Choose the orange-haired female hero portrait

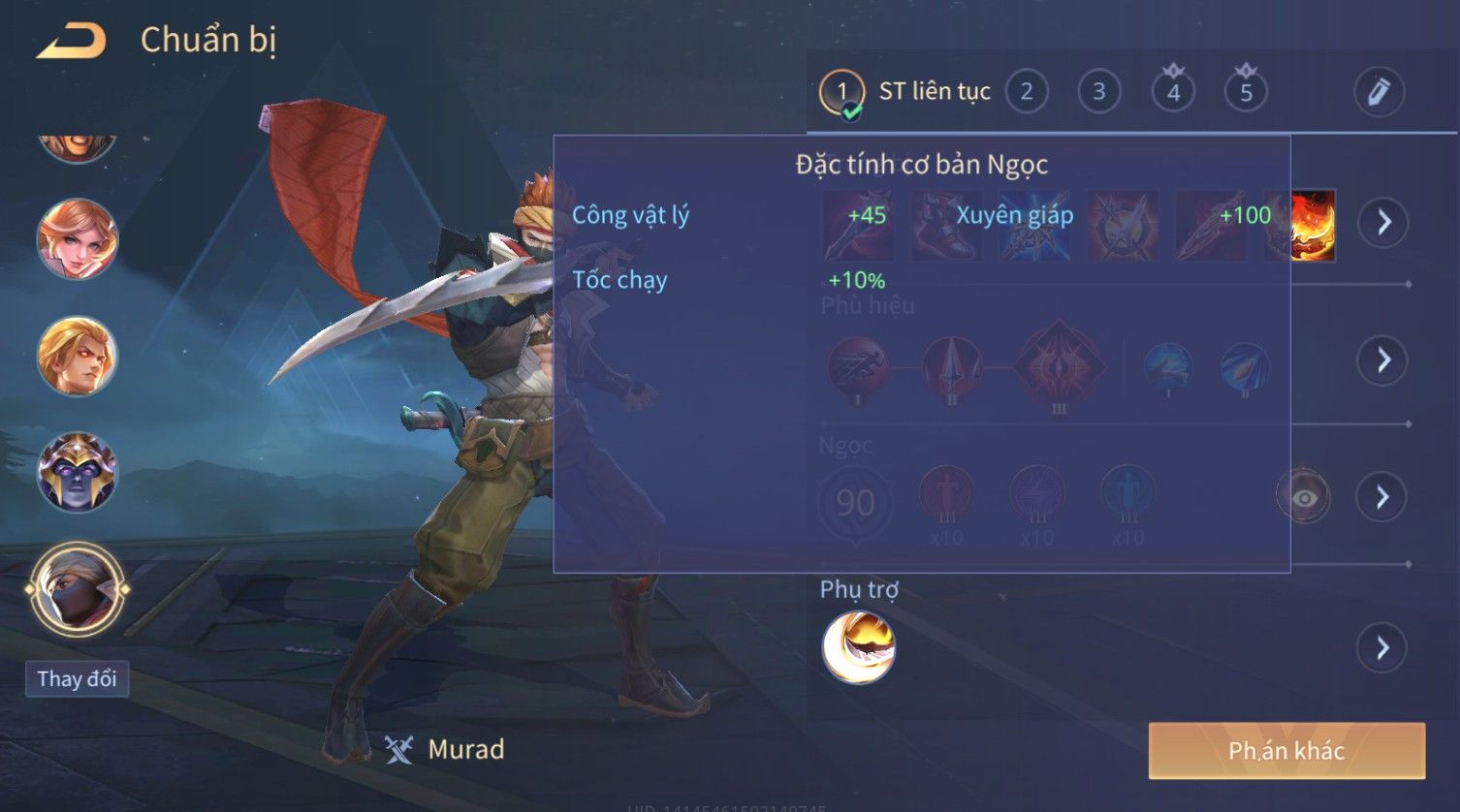coord(77,239)
